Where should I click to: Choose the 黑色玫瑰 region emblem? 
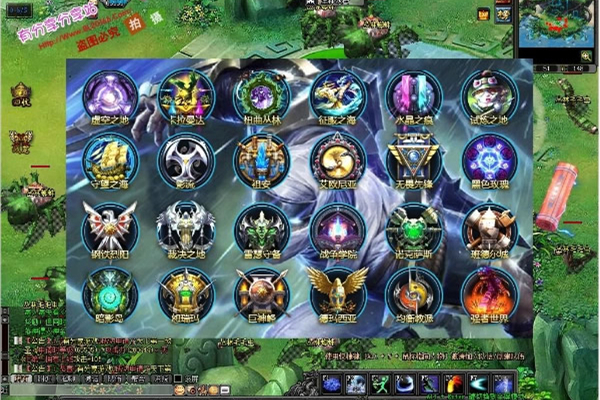click(489, 160)
